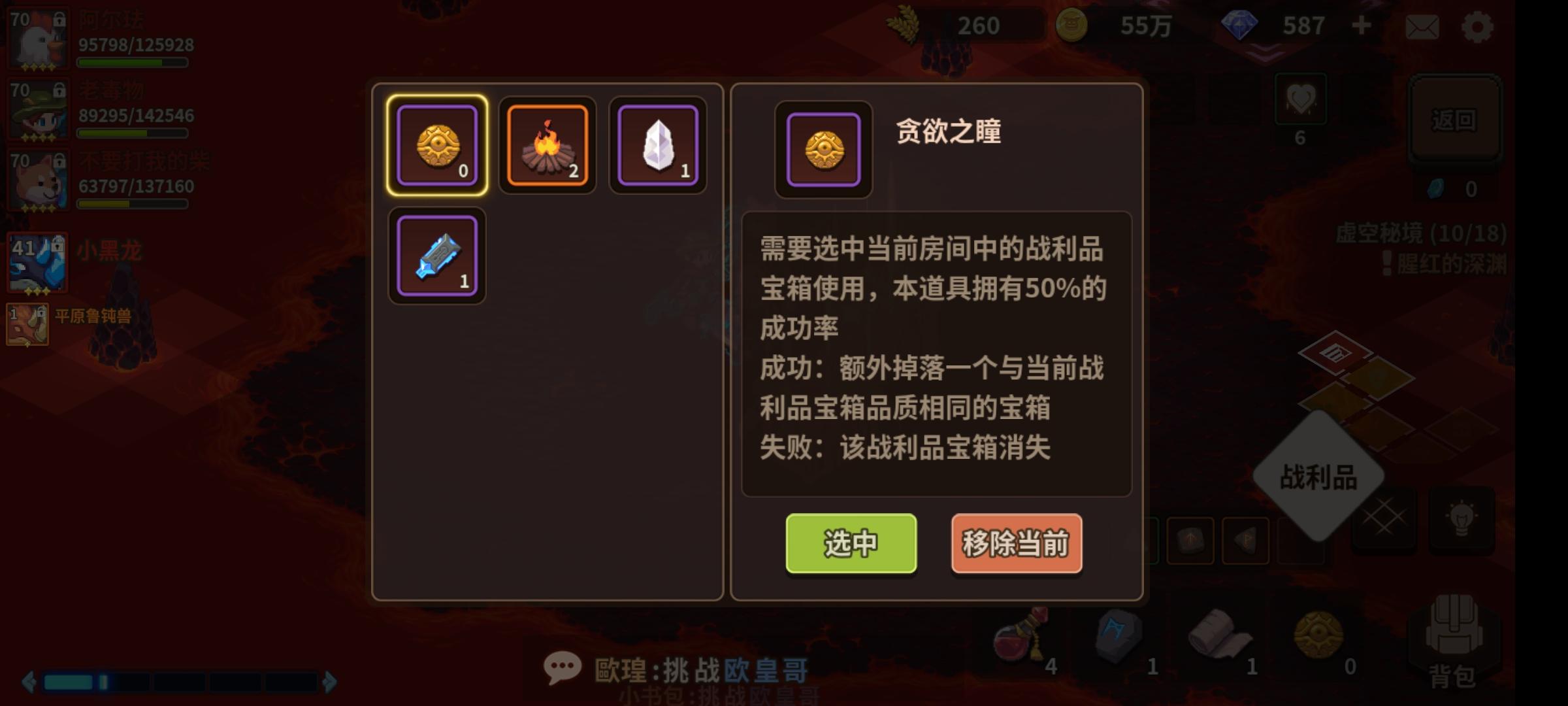This screenshot has width=1568, height=706.
Task: Select the blue blade item in the grid
Action: [x=436, y=255]
